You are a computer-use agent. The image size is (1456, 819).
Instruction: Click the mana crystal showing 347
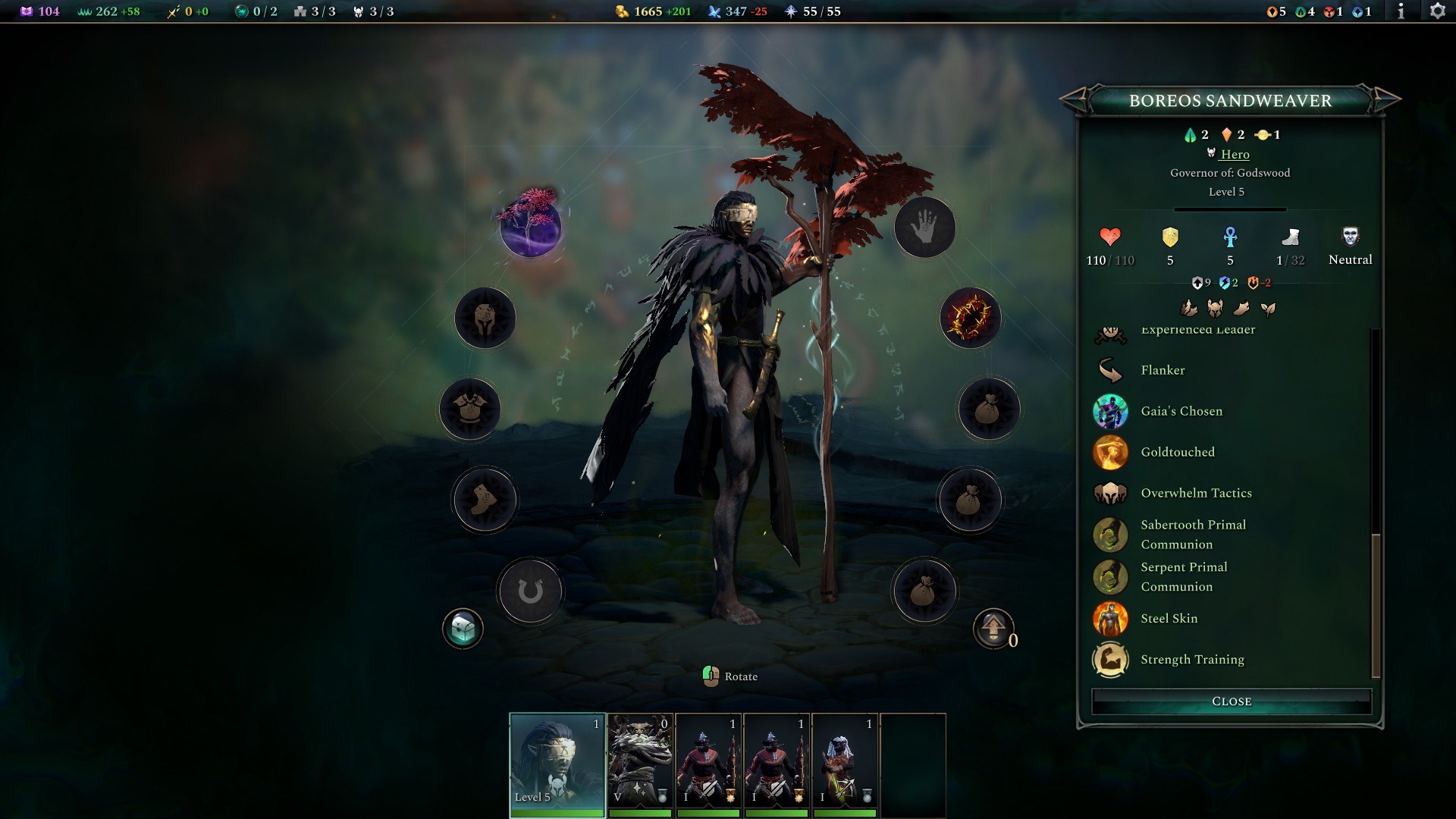[x=728, y=11]
